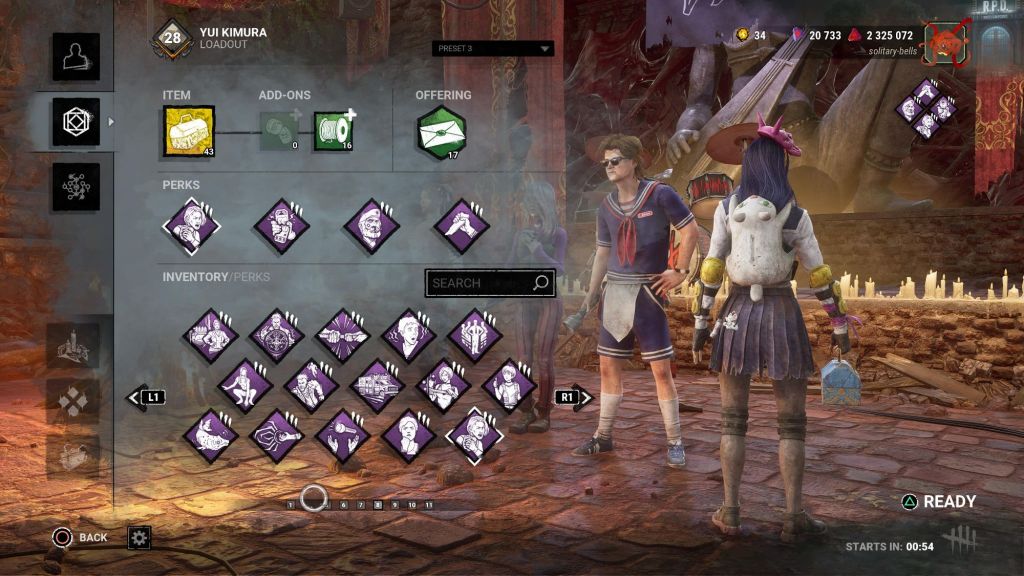Click Ready to confirm loadout
The width and height of the screenshot is (1024, 576).
pyautogui.click(x=938, y=502)
